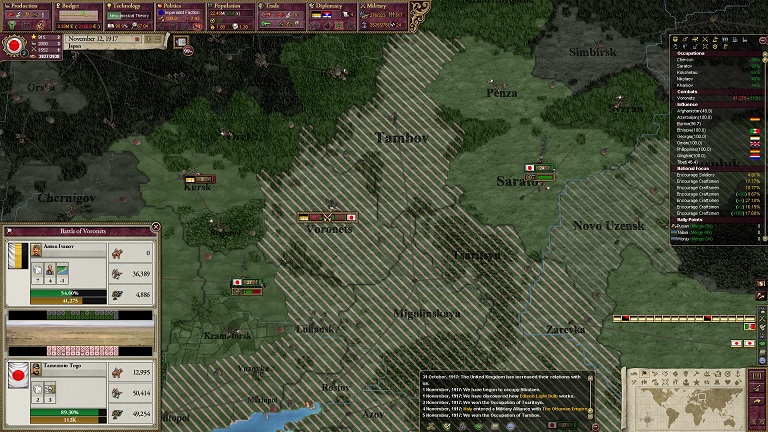
Task: Click The Ottoman Empire link in message log
Action: click(x=566, y=409)
